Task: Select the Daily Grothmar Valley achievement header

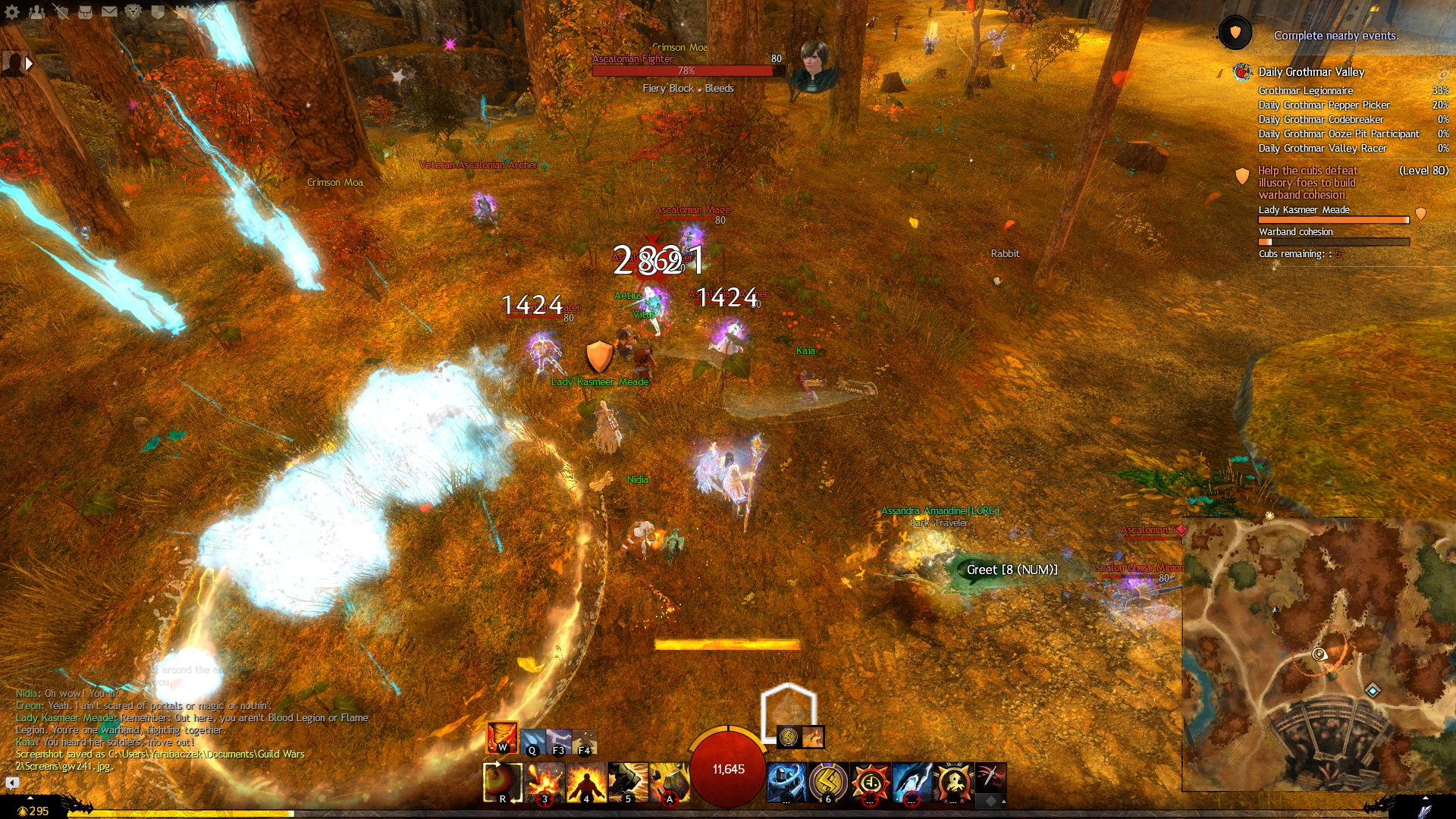Action: click(x=1311, y=72)
